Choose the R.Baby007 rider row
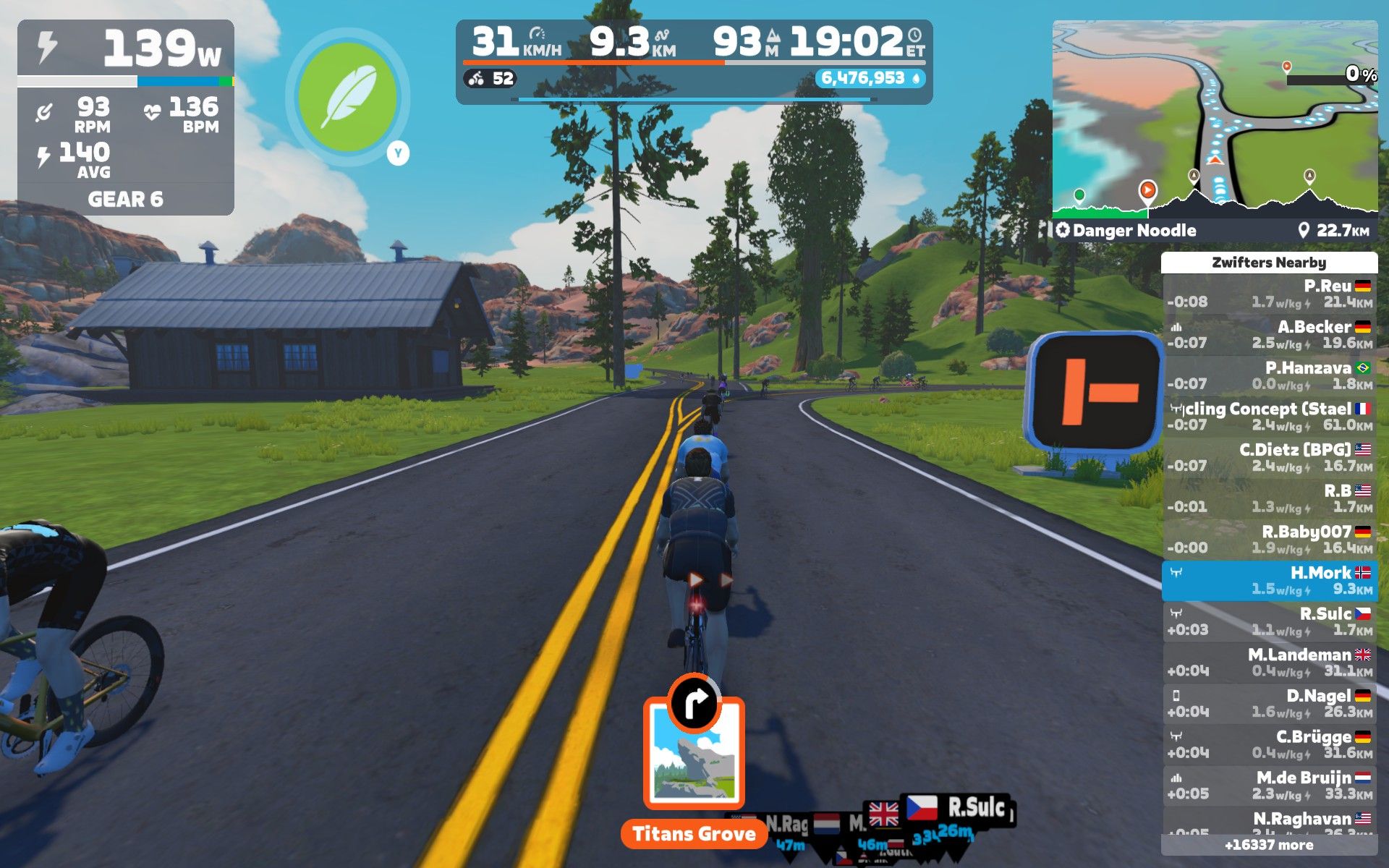Screen dimensions: 1389x868 [1270, 539]
